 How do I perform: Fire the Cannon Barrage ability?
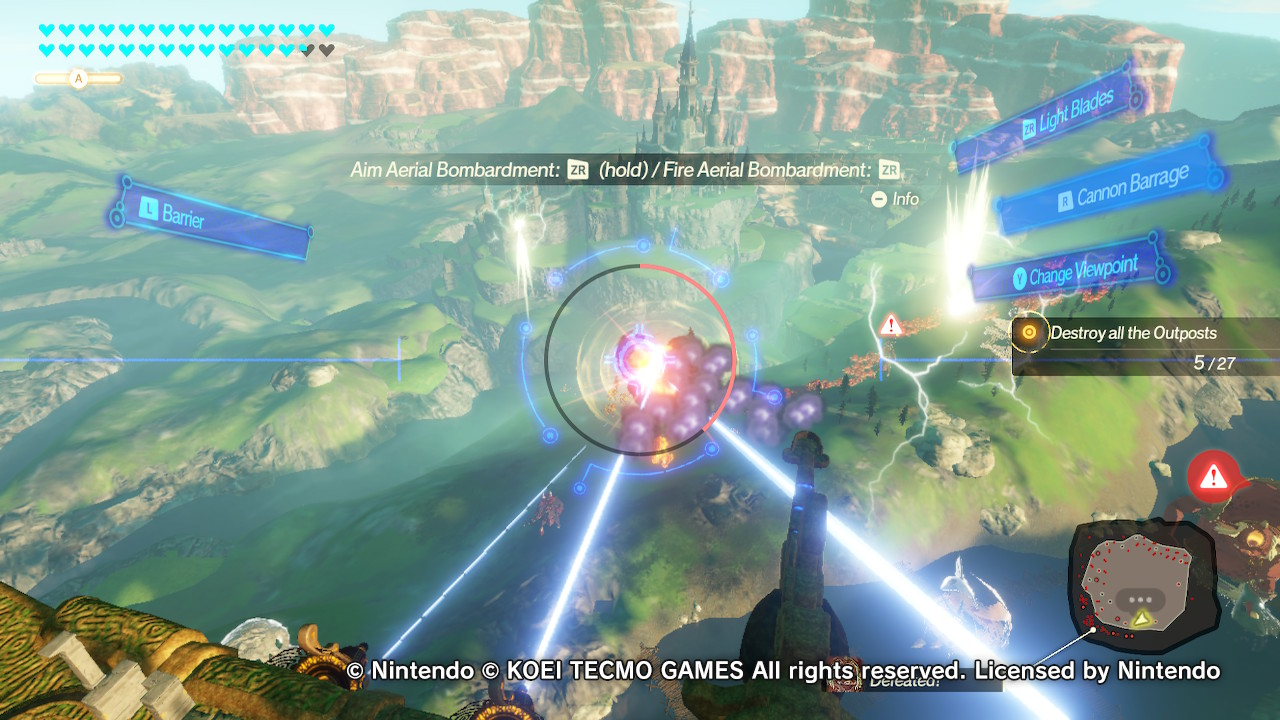click(1112, 188)
